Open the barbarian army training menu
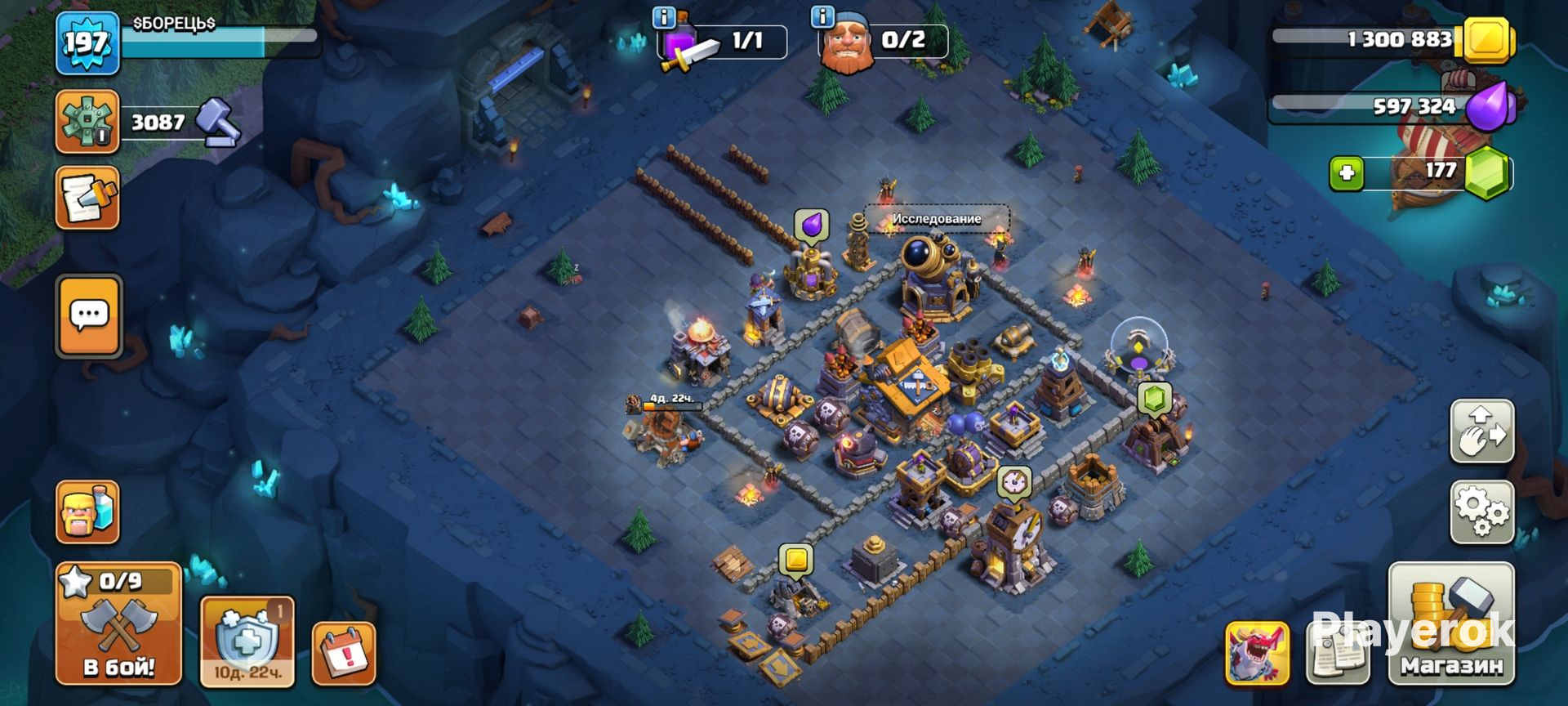 click(87, 512)
